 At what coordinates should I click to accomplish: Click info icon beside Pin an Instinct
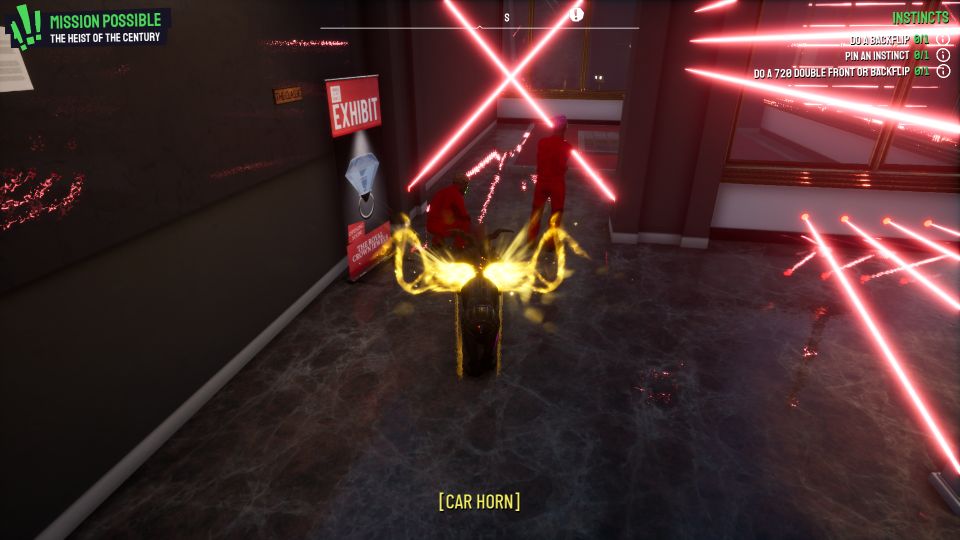(943, 56)
